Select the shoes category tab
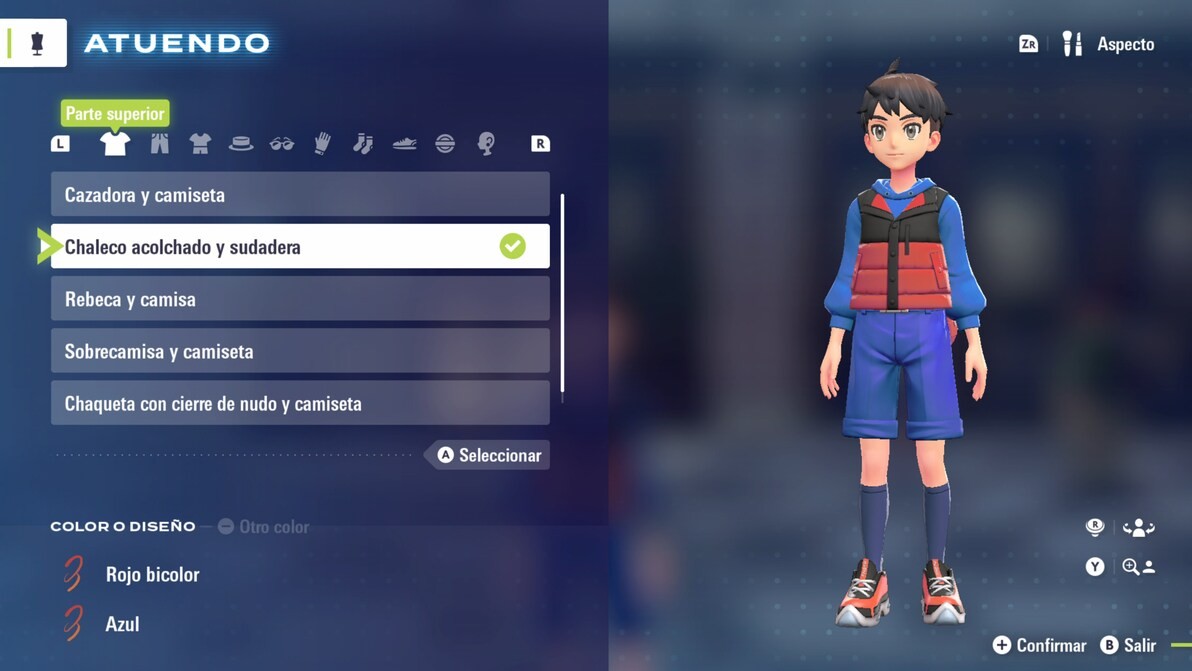Viewport: 1192px width, 671px height. point(404,144)
